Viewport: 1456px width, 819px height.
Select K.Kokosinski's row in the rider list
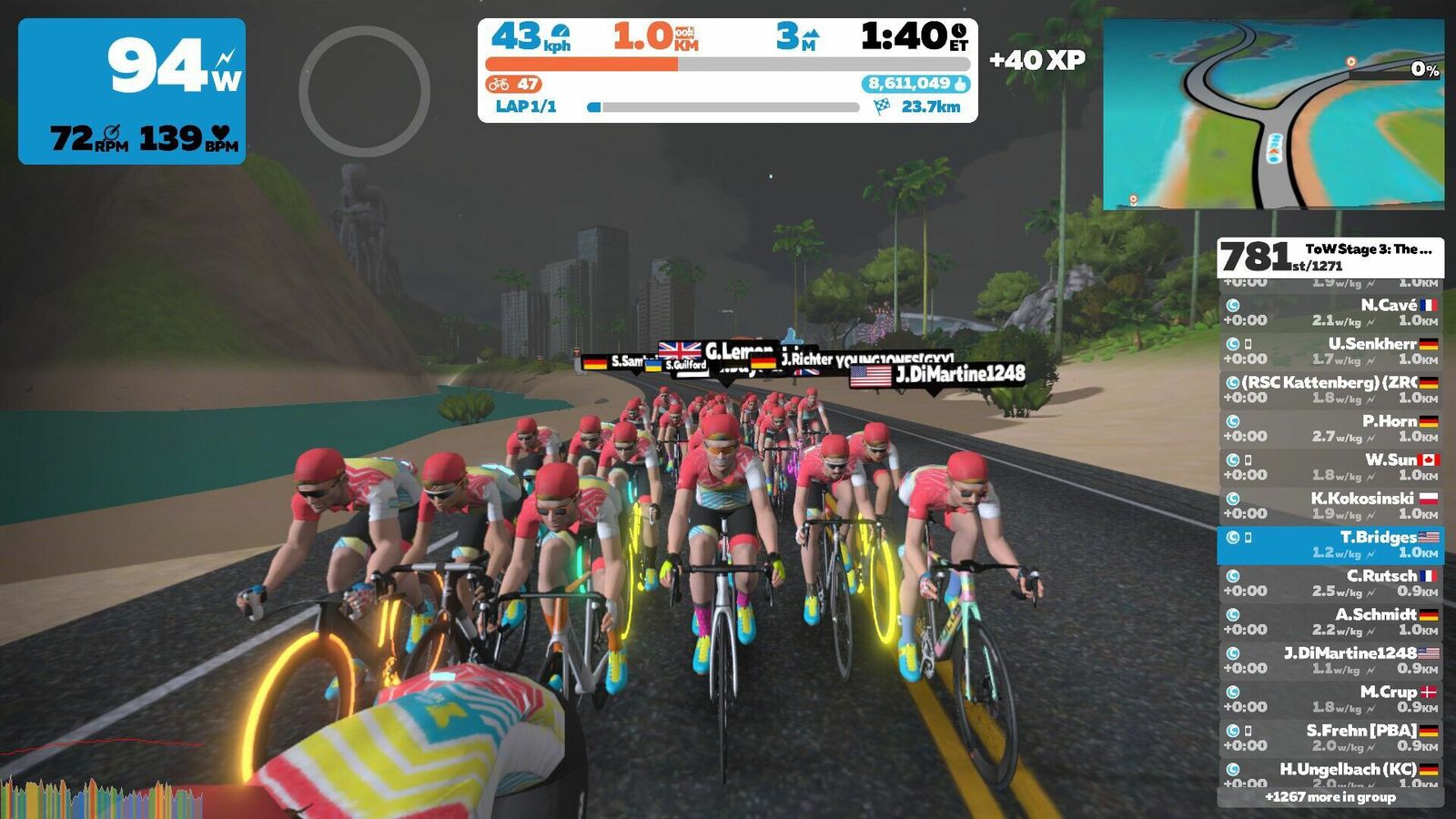click(1330, 505)
